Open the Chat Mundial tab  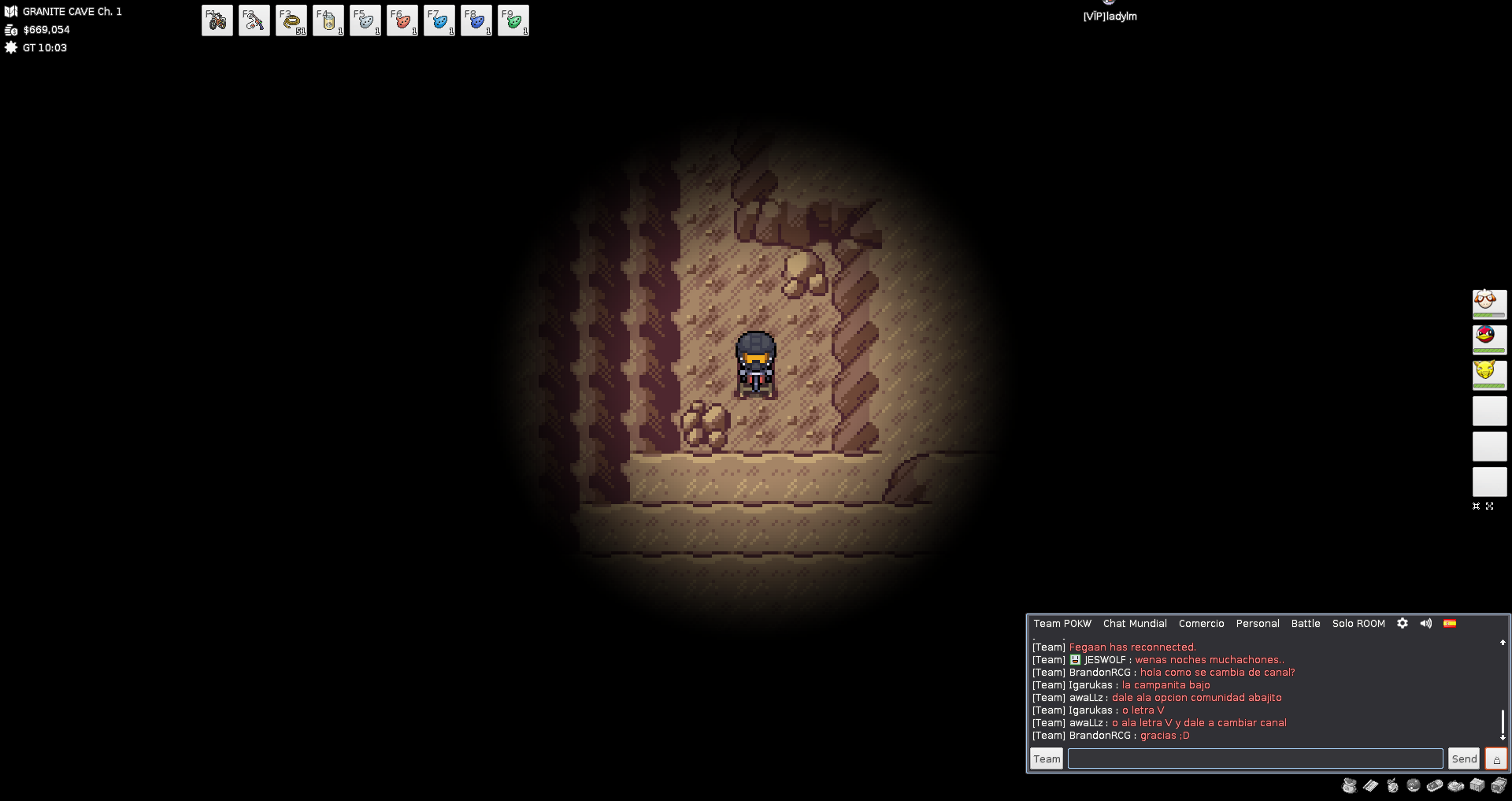pos(1135,624)
